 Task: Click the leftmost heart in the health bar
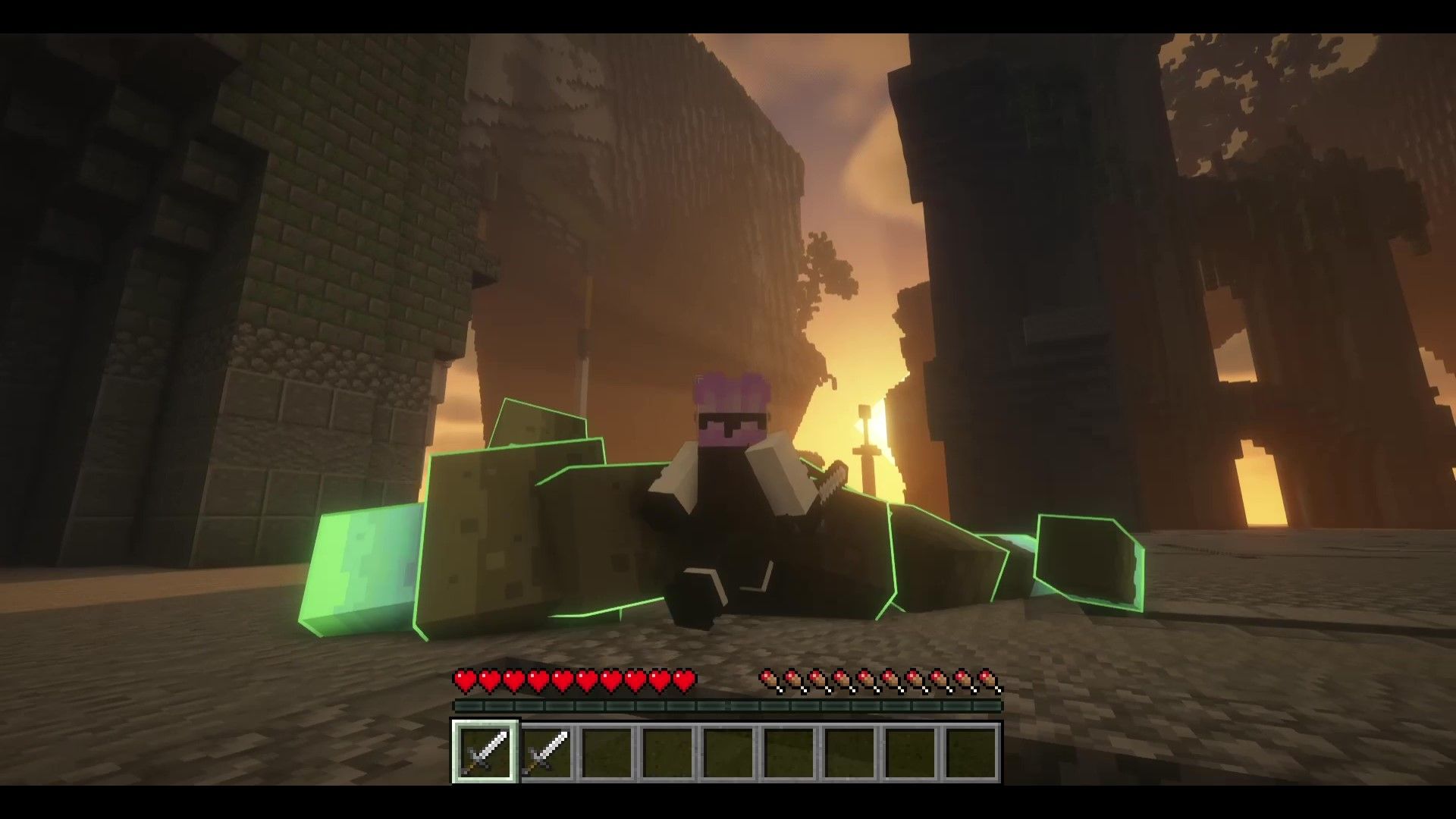pos(463,681)
